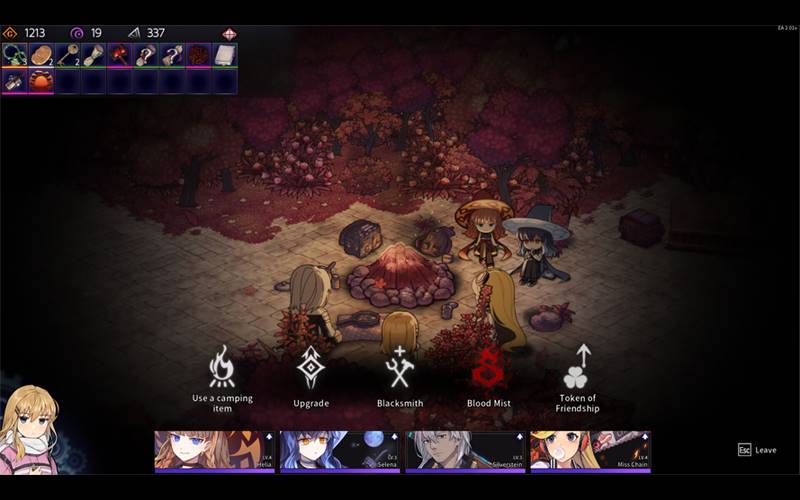Select the orange sunrise item slot

[41, 81]
